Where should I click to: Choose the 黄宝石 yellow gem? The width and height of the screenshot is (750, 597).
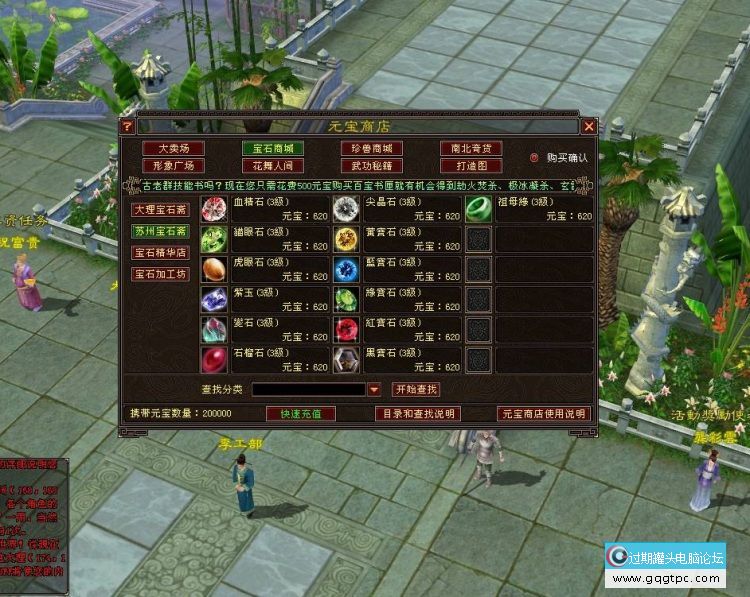(x=346, y=238)
